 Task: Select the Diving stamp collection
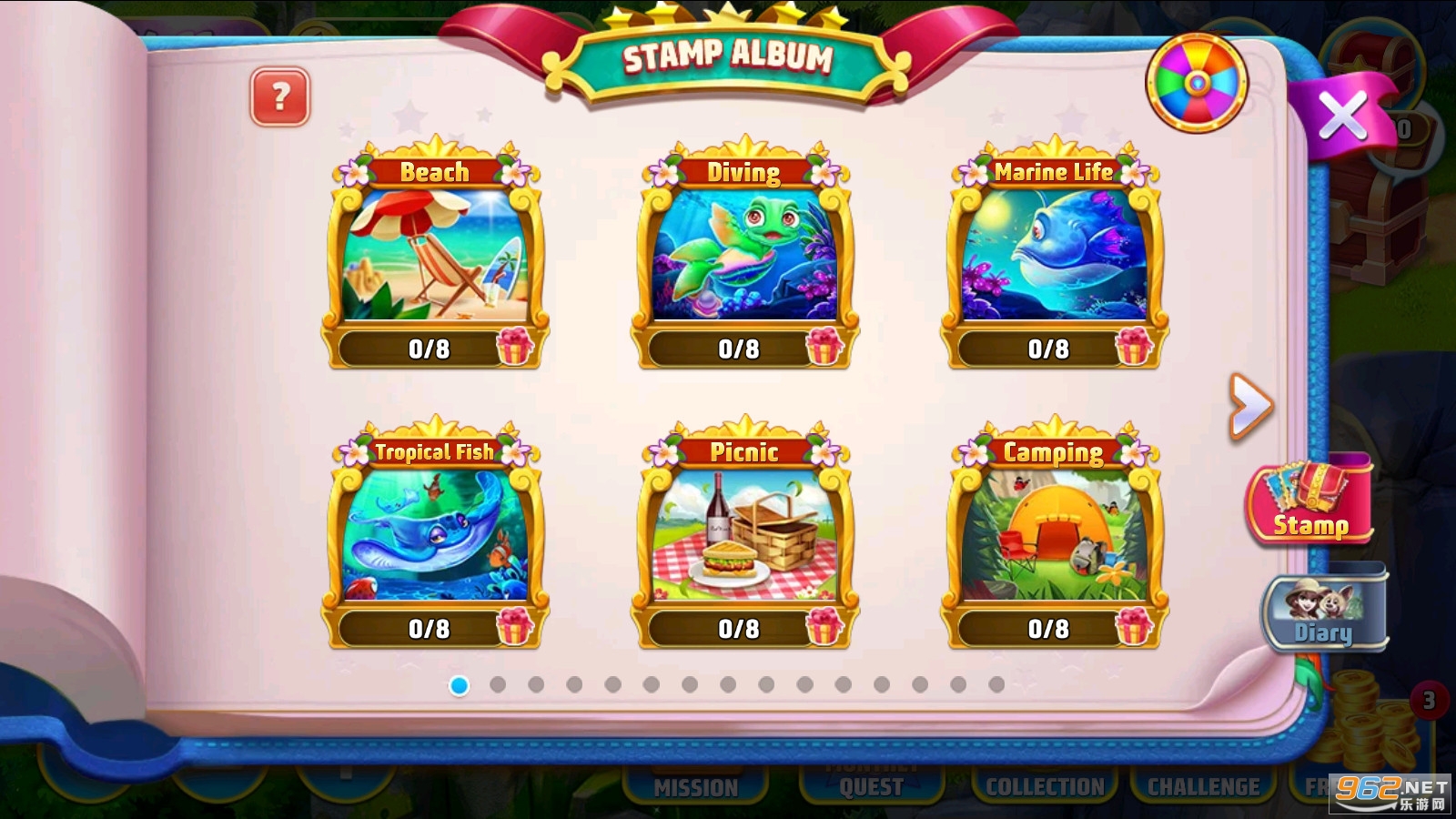click(743, 253)
